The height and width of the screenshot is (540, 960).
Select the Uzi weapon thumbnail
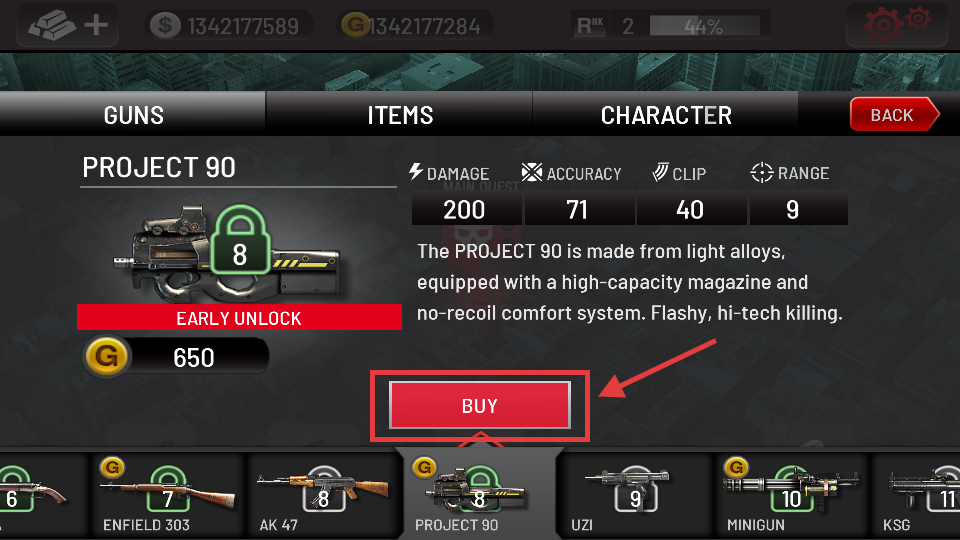pyautogui.click(x=635, y=493)
